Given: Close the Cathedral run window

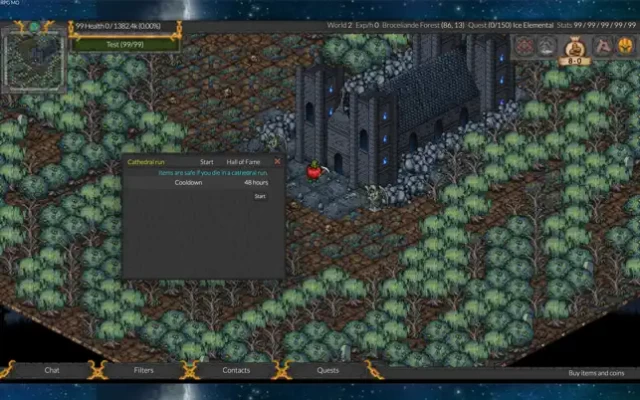Looking at the screenshot, I should coord(277,161).
